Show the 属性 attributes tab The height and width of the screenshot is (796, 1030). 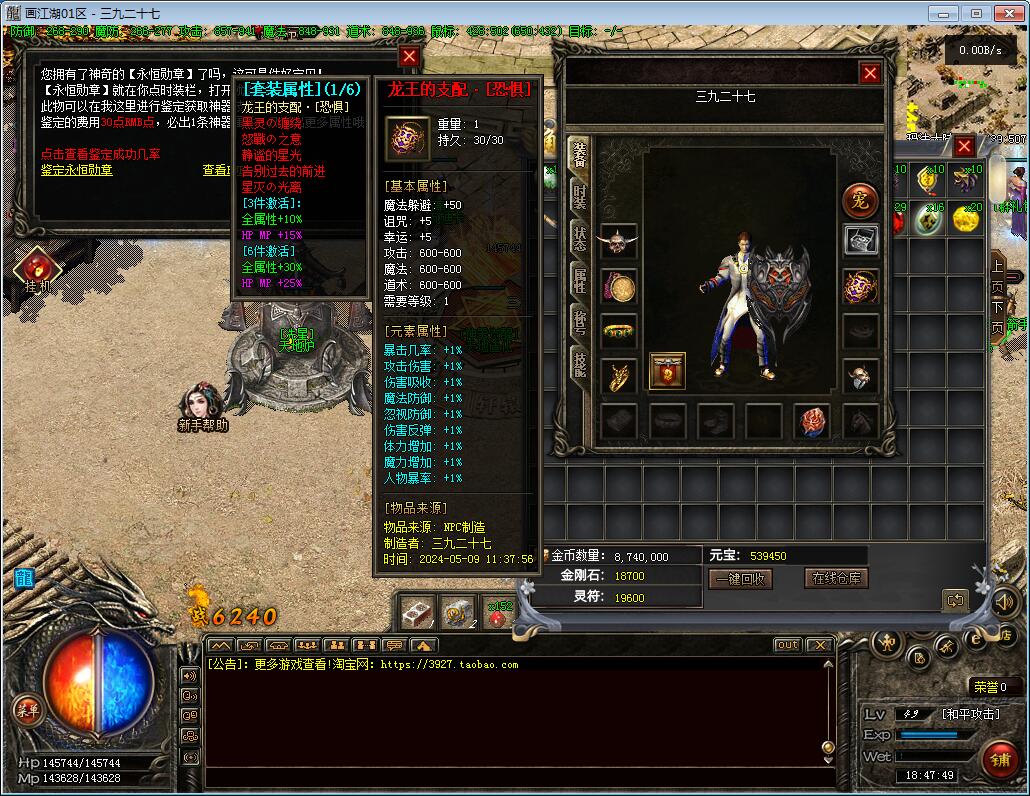[x=580, y=280]
